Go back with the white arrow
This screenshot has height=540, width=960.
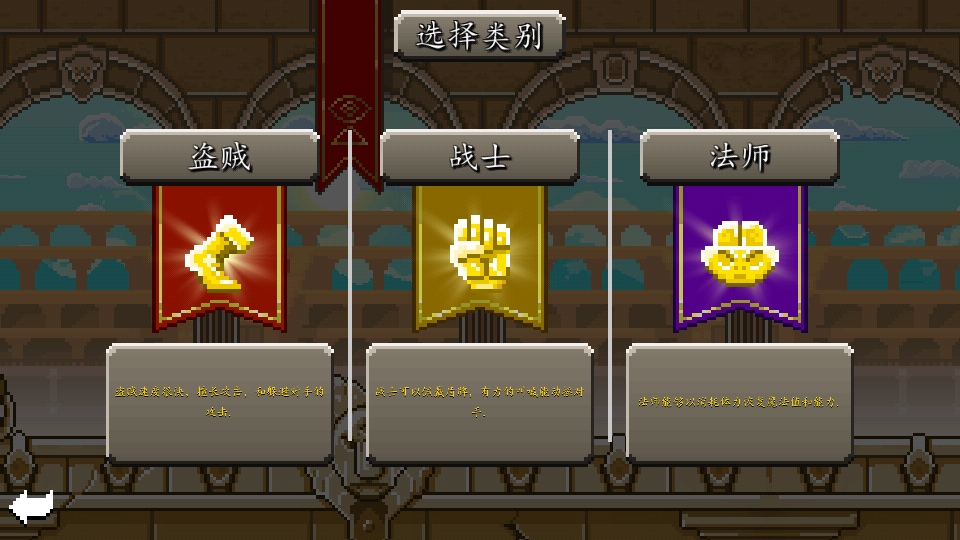[31, 506]
